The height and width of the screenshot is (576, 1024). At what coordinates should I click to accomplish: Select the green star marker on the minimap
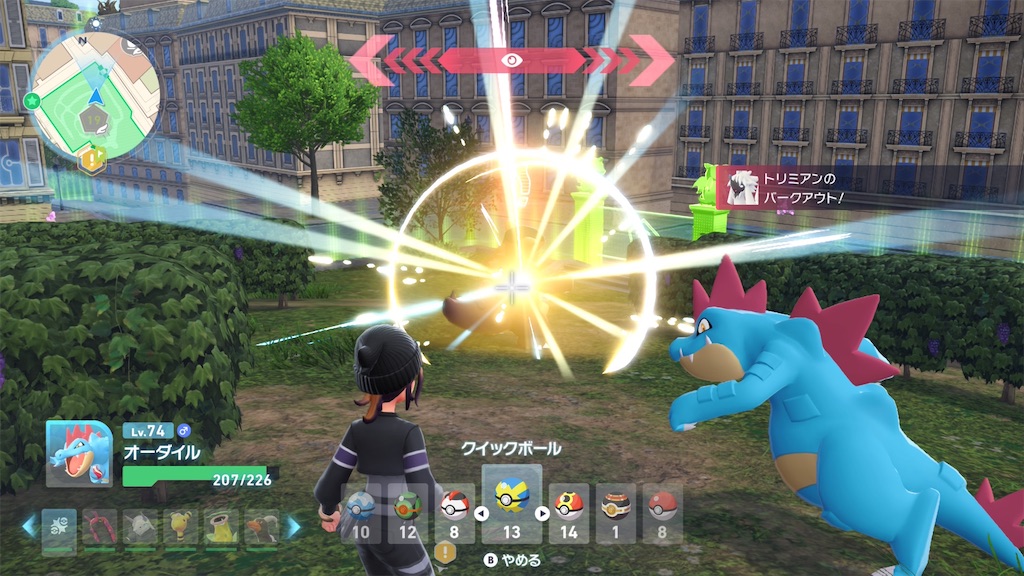pos(33,100)
